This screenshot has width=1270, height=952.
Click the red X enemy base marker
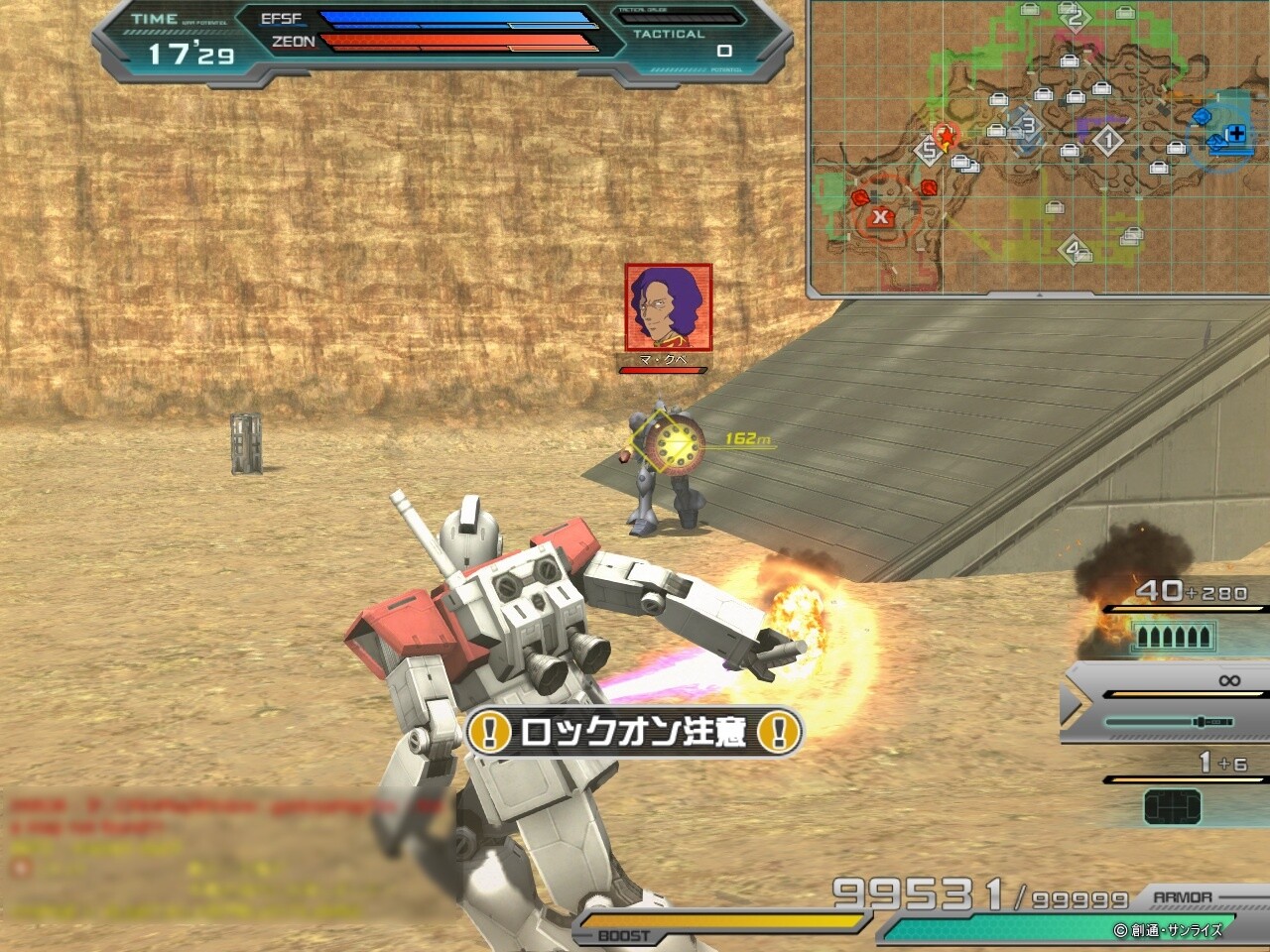click(880, 216)
